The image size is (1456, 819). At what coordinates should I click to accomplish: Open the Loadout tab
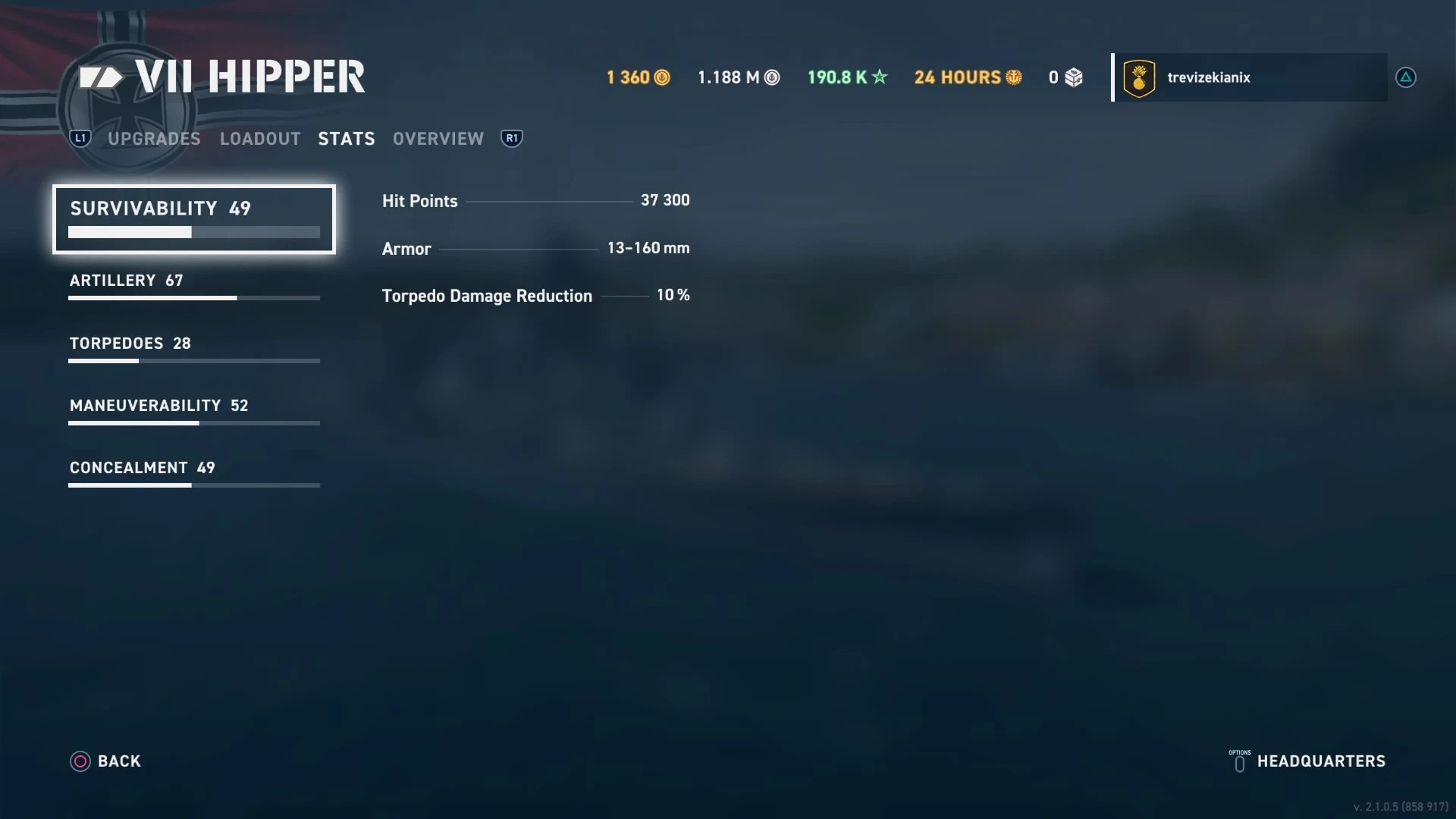coord(260,139)
